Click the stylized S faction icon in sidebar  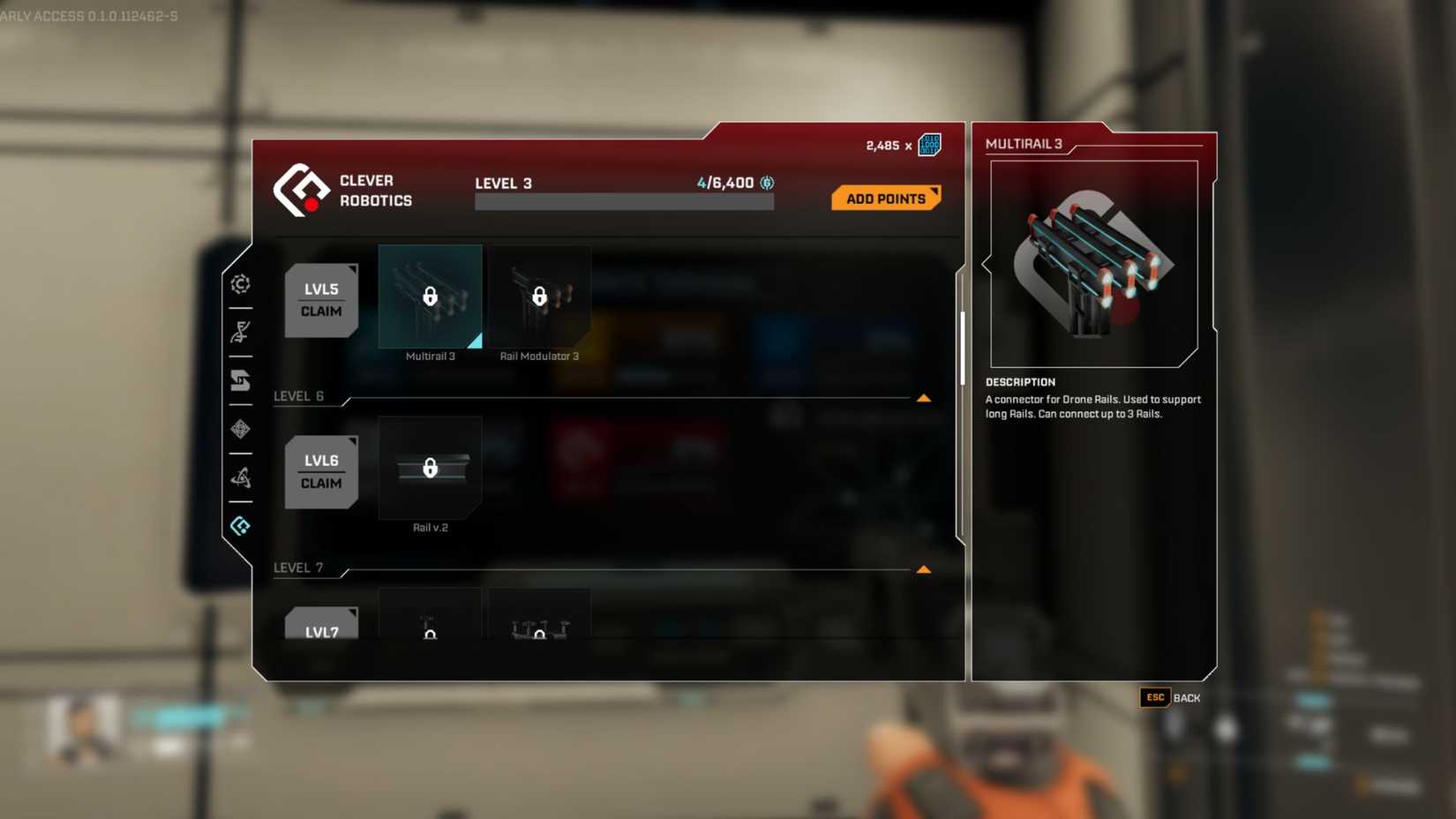click(x=240, y=381)
